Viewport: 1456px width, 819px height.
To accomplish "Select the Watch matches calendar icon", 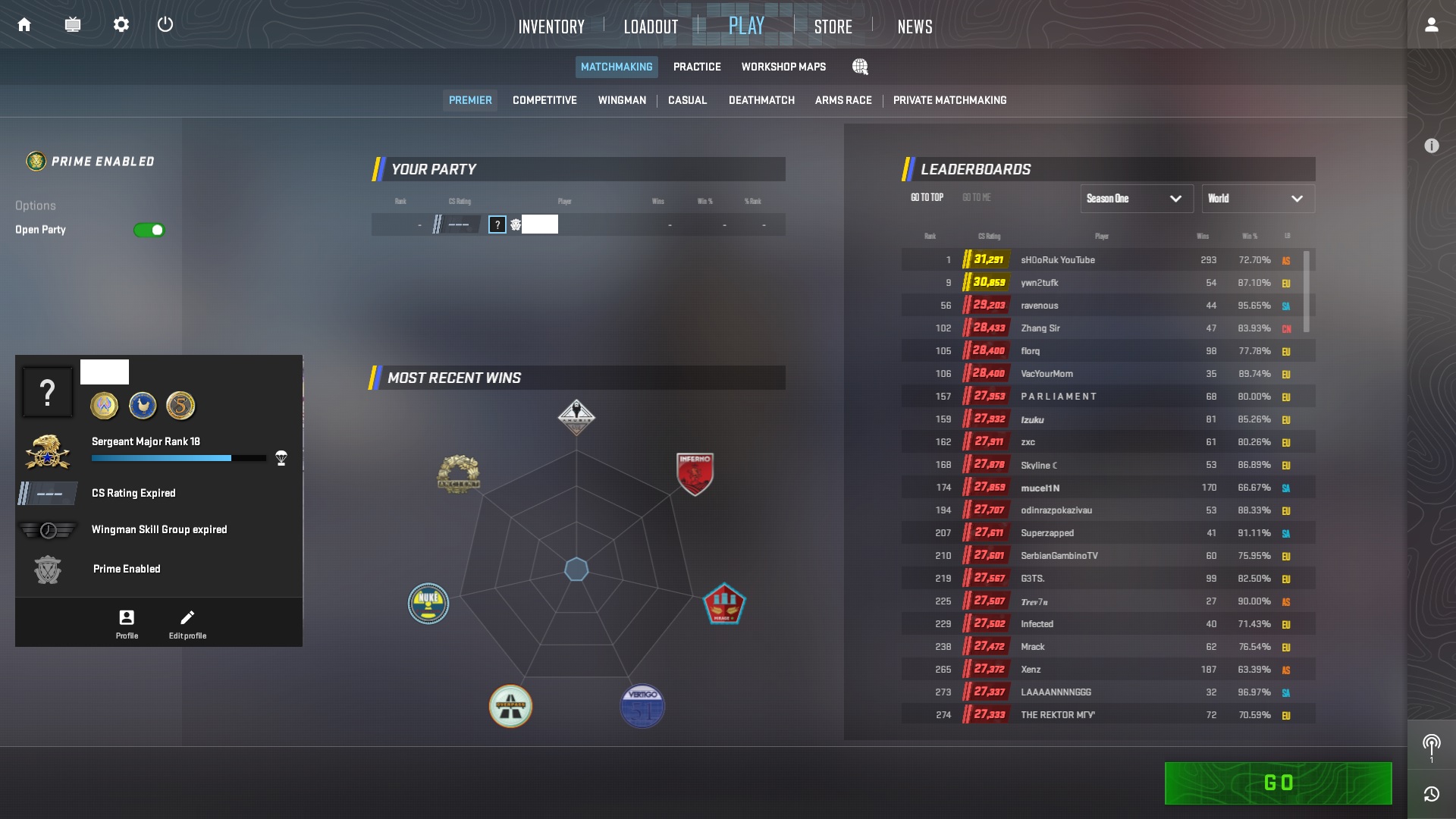I will pyautogui.click(x=73, y=24).
